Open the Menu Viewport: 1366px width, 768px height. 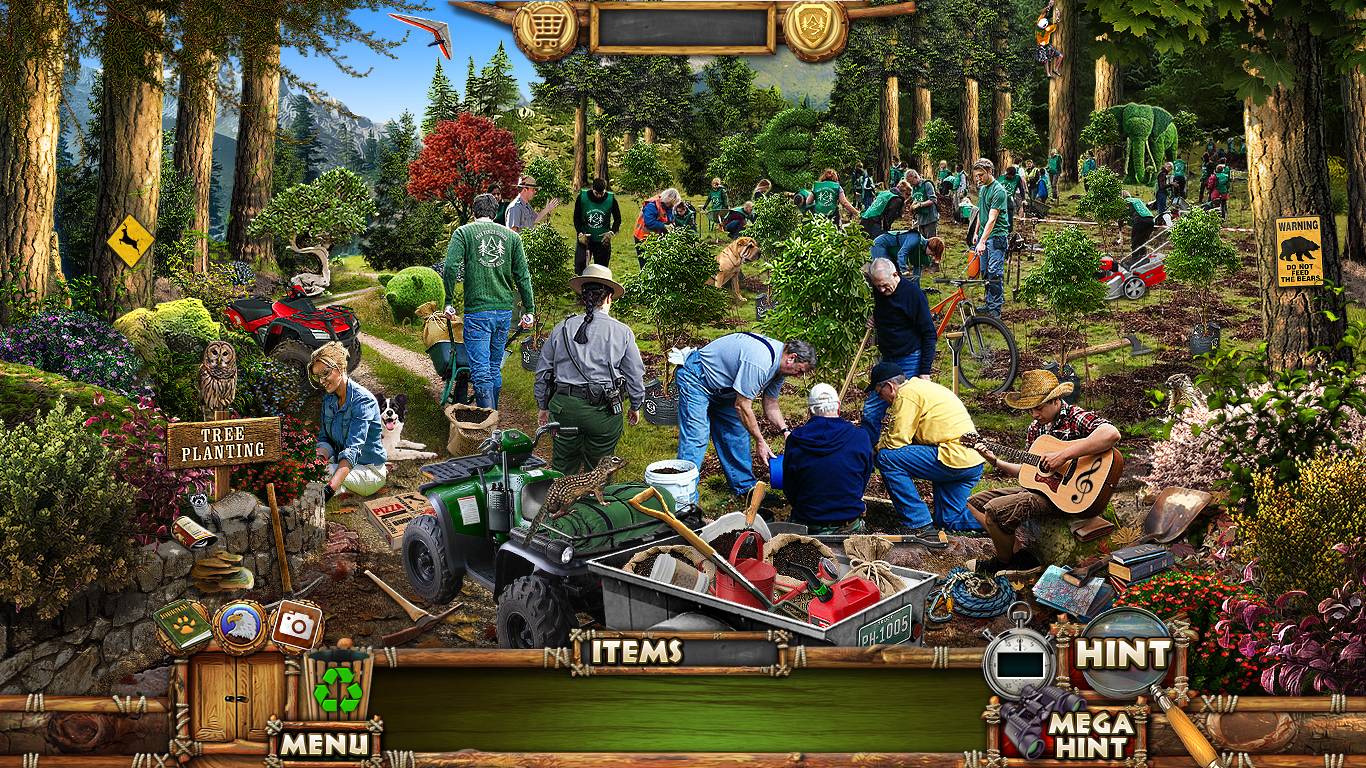point(323,743)
